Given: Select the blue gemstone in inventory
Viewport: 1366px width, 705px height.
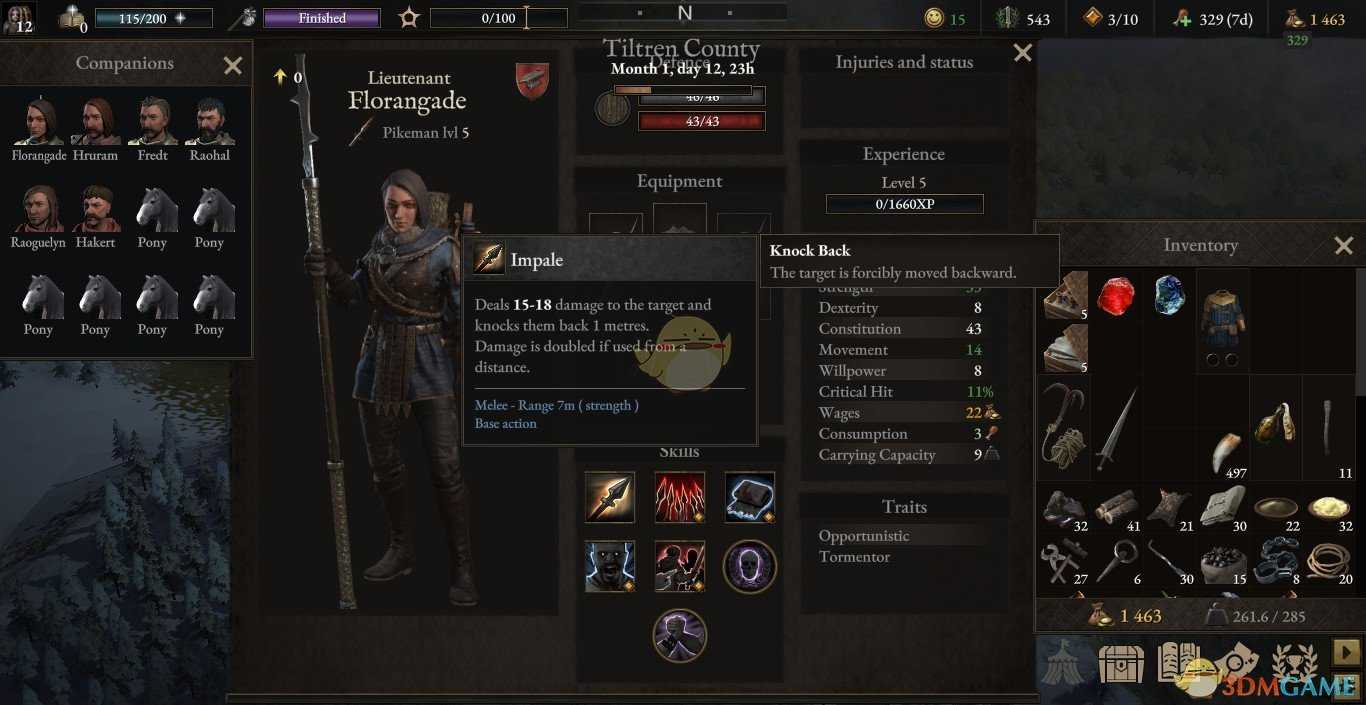Looking at the screenshot, I should click(1168, 296).
